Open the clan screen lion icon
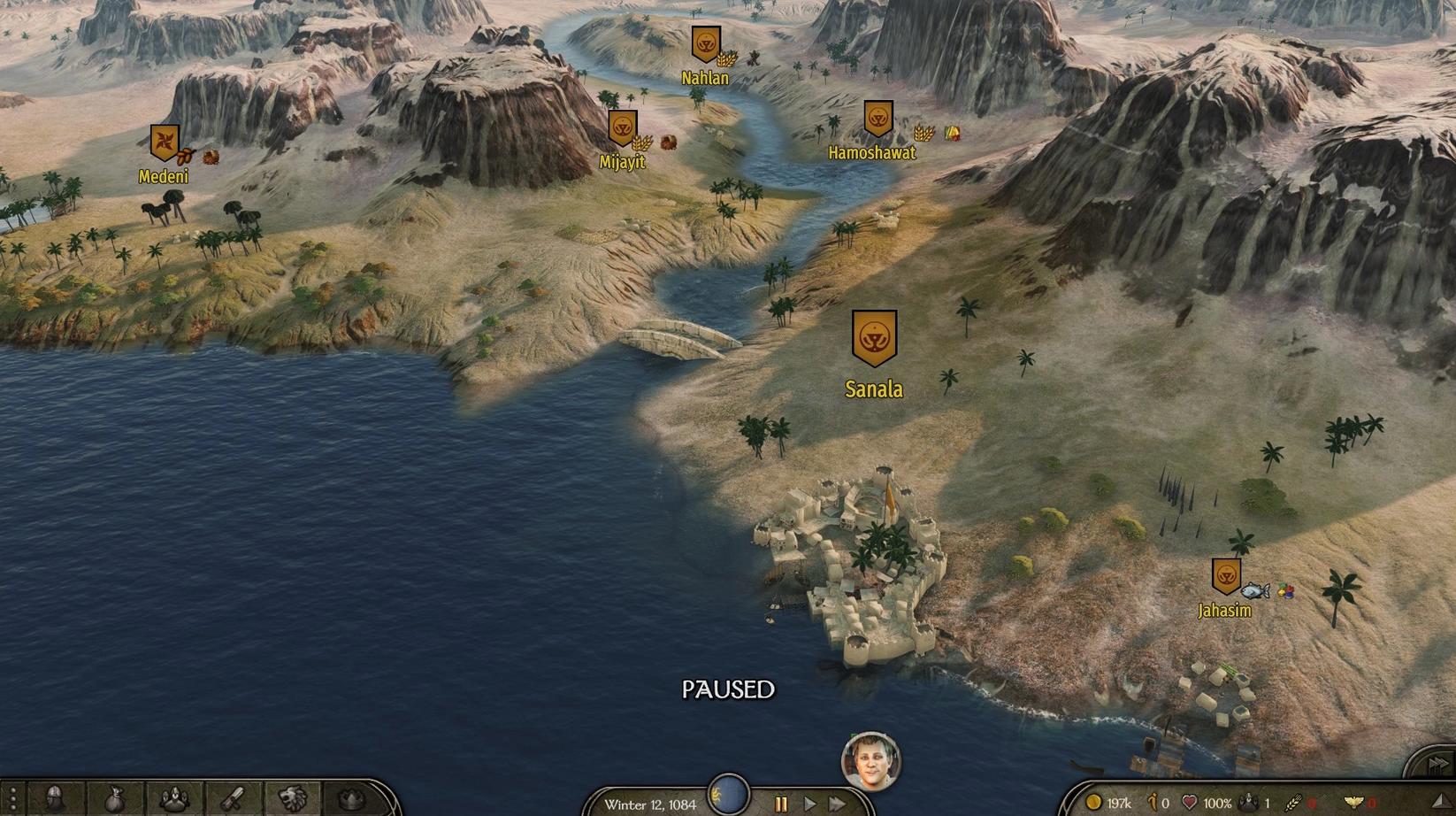This screenshot has width=1456, height=816. point(293,800)
